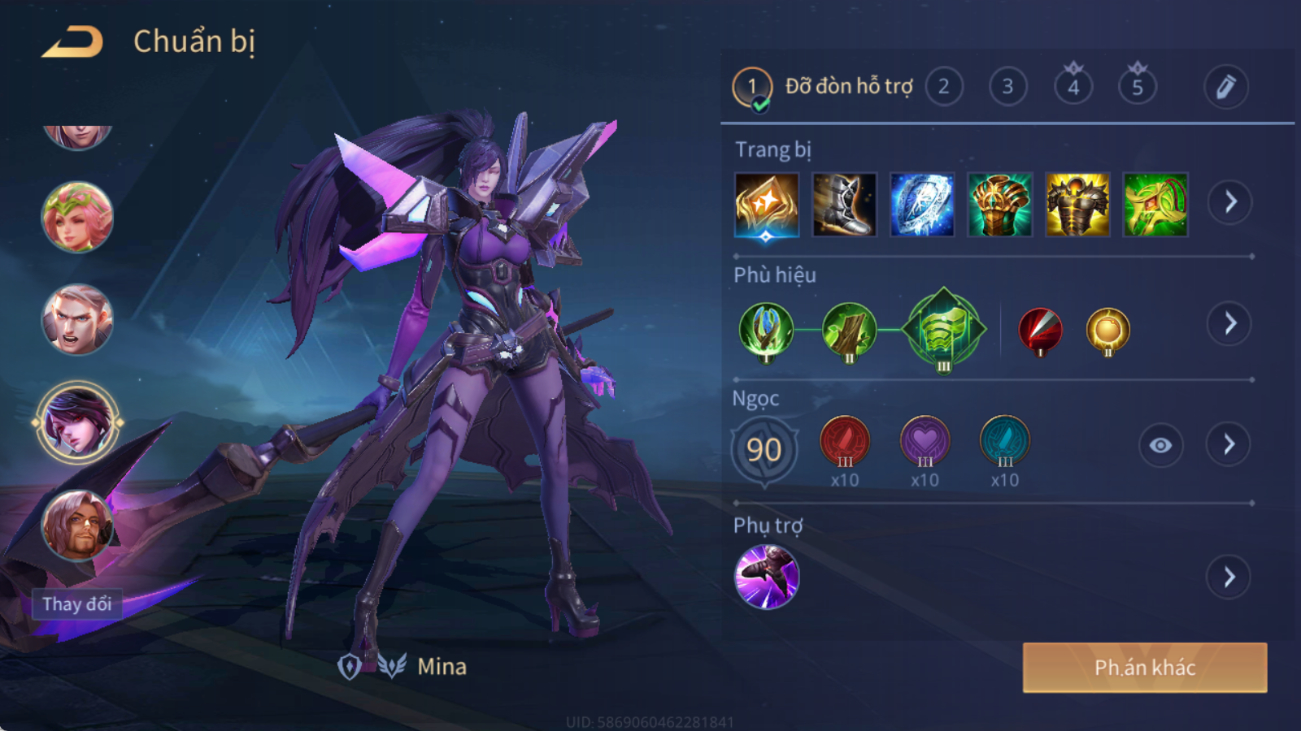The width and height of the screenshot is (1301, 731).
Task: Open the Ngọc arcana arrow
Action: click(1229, 444)
